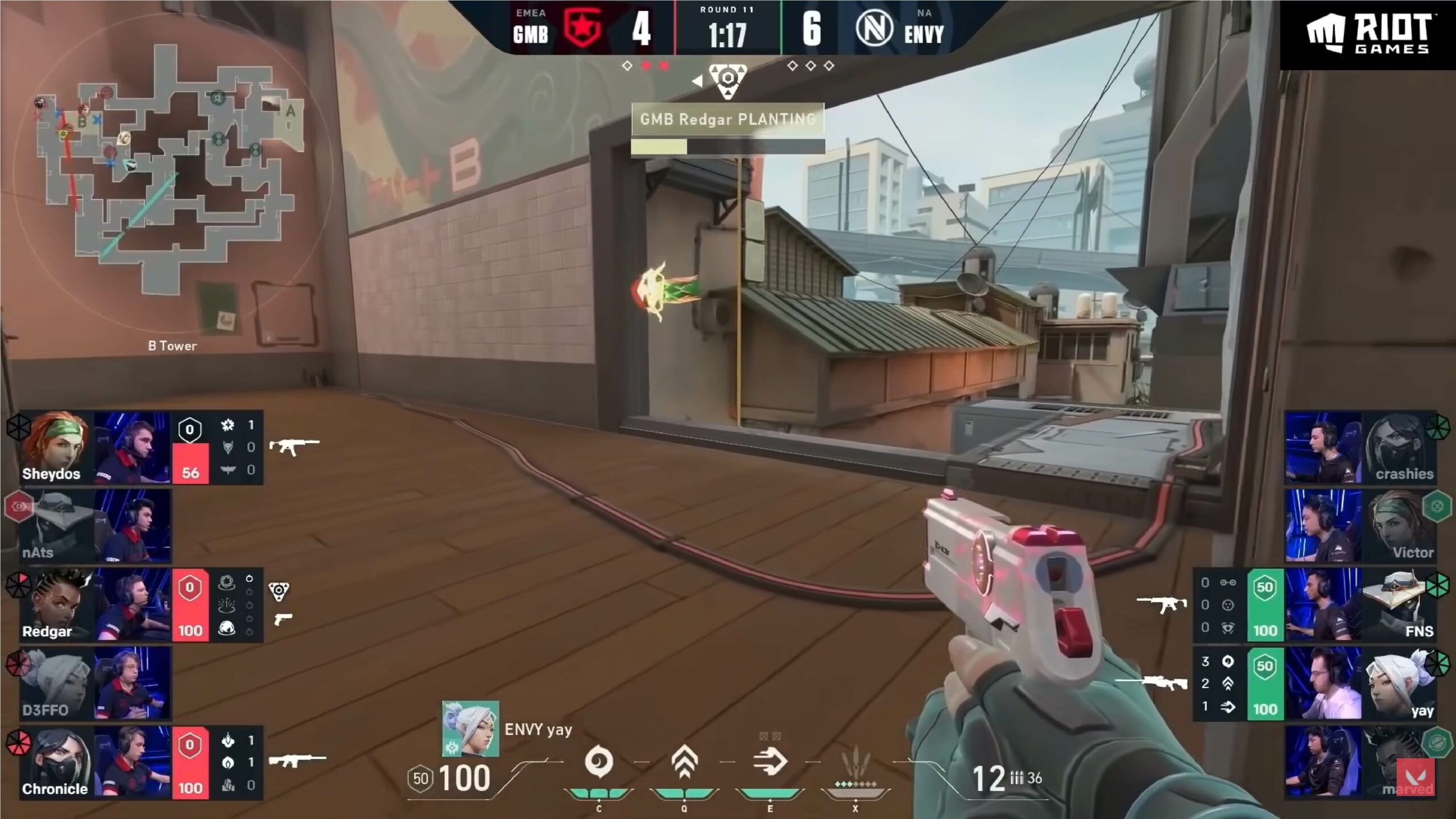Select marved's player card
This screenshot has height=819, width=1456.
pyautogui.click(x=1360, y=762)
